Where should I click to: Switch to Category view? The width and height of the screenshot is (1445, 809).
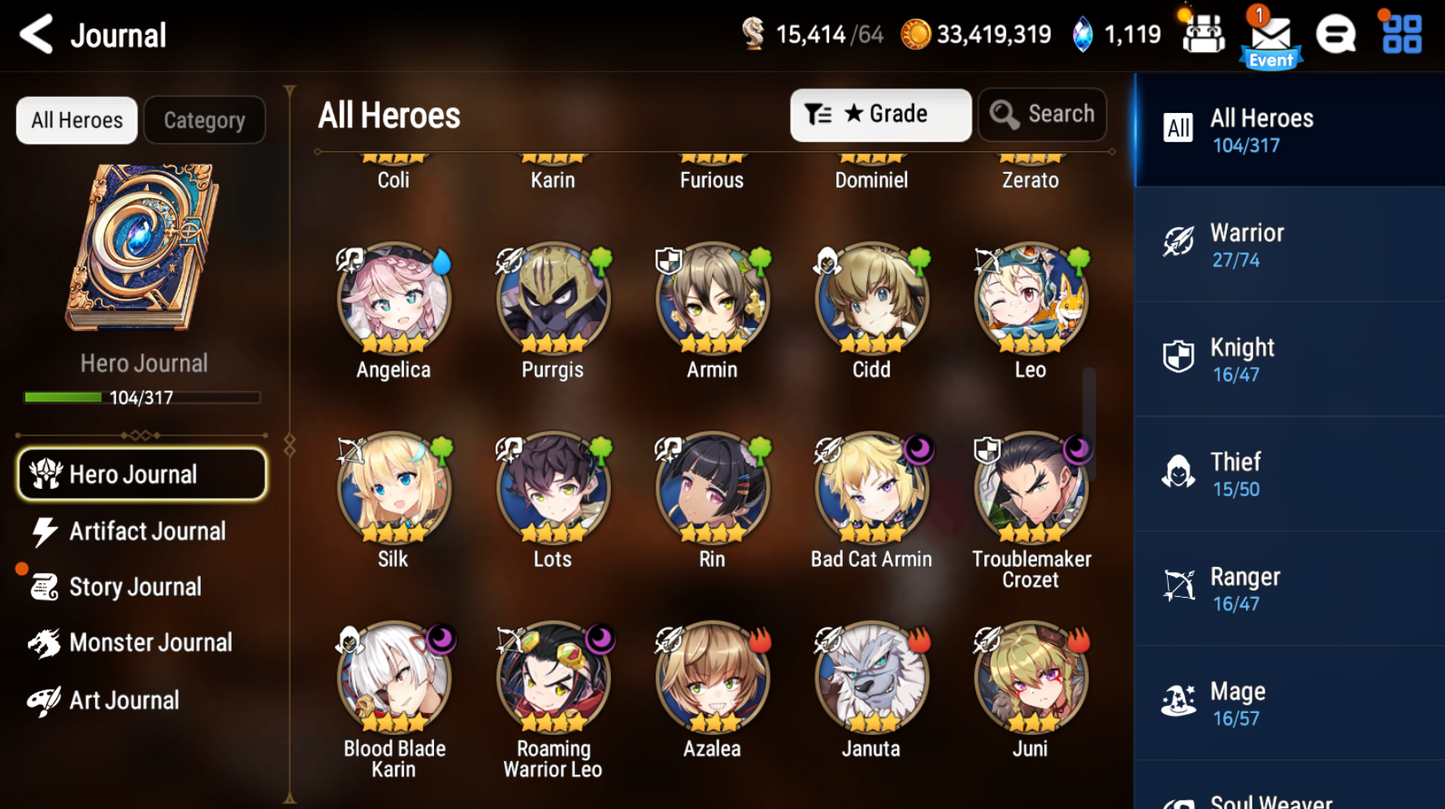coord(204,120)
